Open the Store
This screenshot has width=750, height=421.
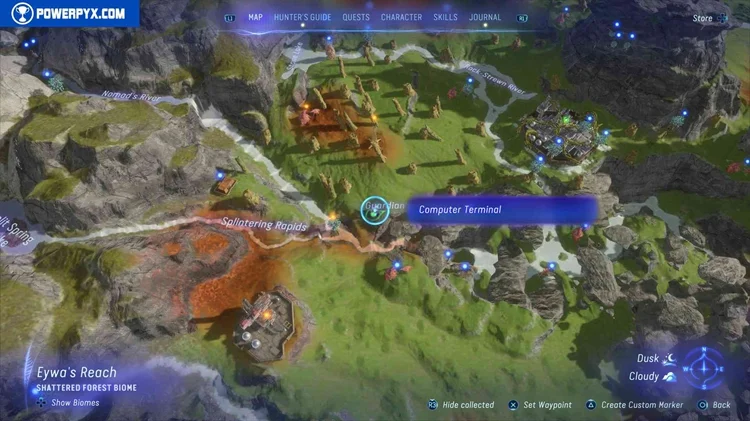coord(703,18)
